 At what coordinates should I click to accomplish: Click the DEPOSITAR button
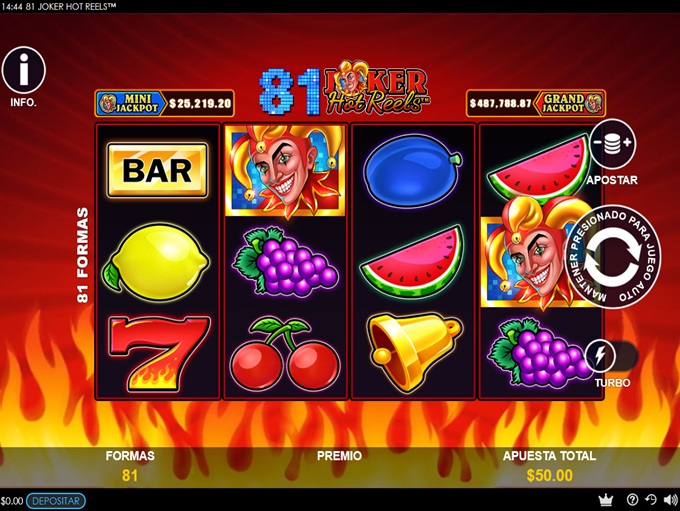[x=56, y=501]
